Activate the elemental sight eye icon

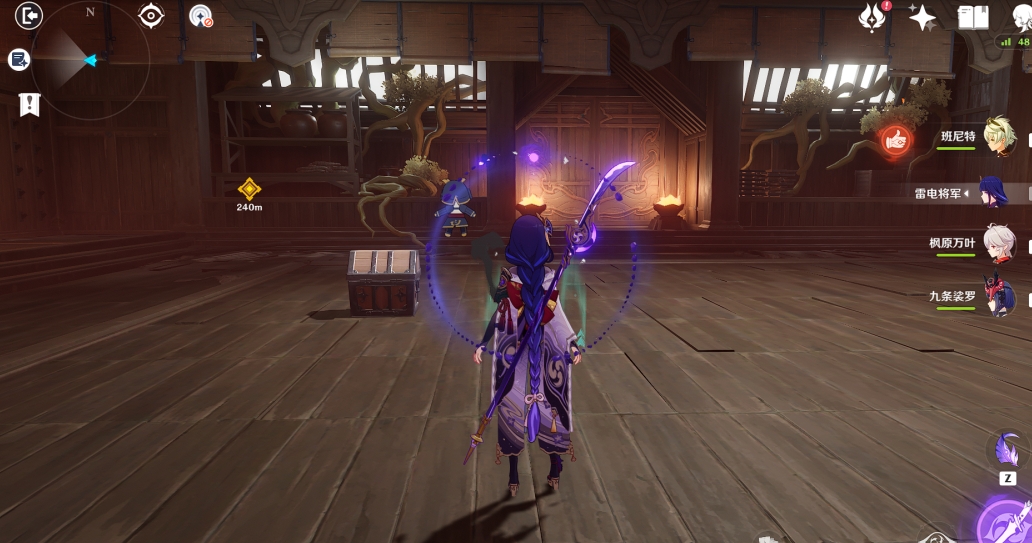(151, 15)
